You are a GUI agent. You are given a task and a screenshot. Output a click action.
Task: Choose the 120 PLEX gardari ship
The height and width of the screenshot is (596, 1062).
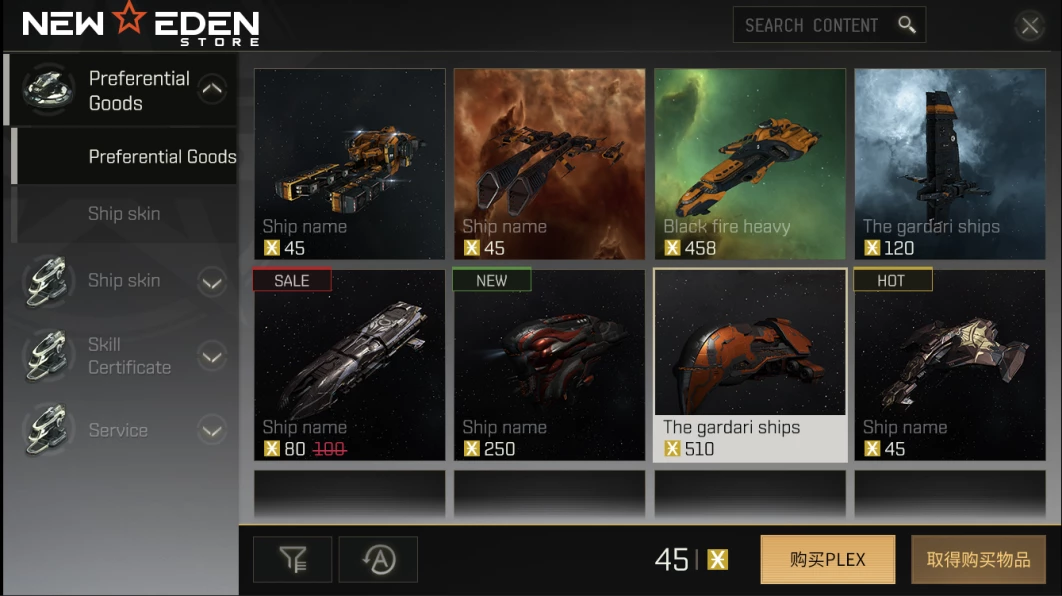(x=949, y=164)
